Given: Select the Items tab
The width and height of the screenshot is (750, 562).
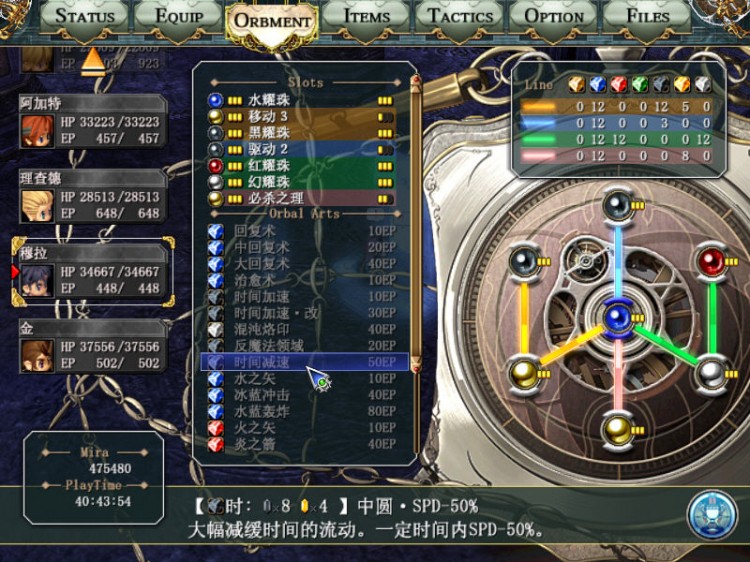Looking at the screenshot, I should [366, 16].
